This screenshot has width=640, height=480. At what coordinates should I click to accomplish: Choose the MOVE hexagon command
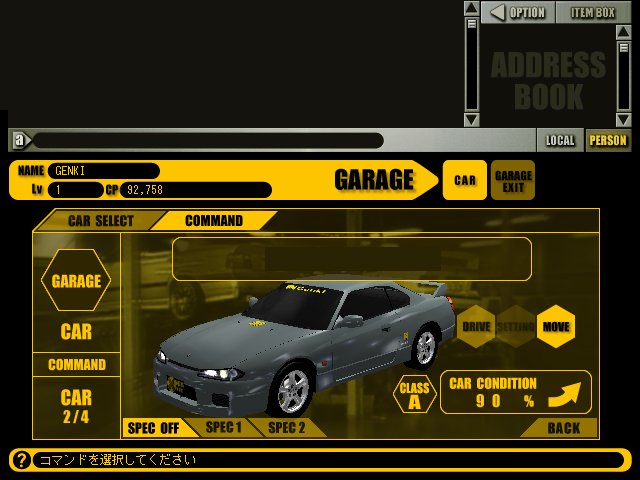tap(555, 326)
